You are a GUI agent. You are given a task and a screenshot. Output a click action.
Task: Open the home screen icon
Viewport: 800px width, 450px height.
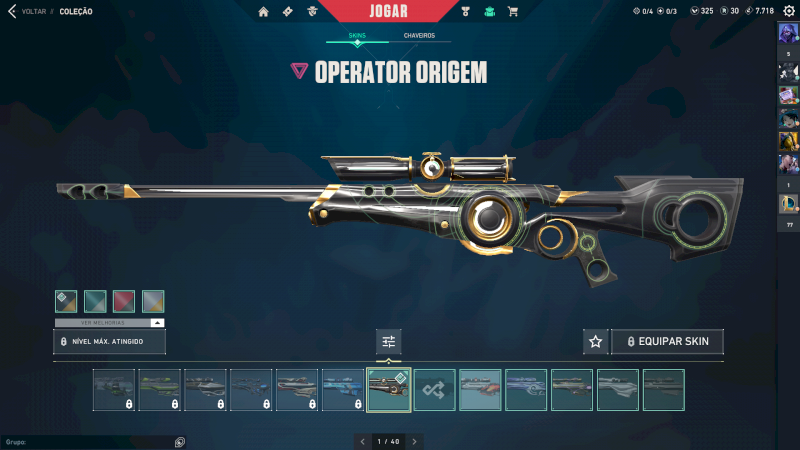pyautogui.click(x=263, y=12)
